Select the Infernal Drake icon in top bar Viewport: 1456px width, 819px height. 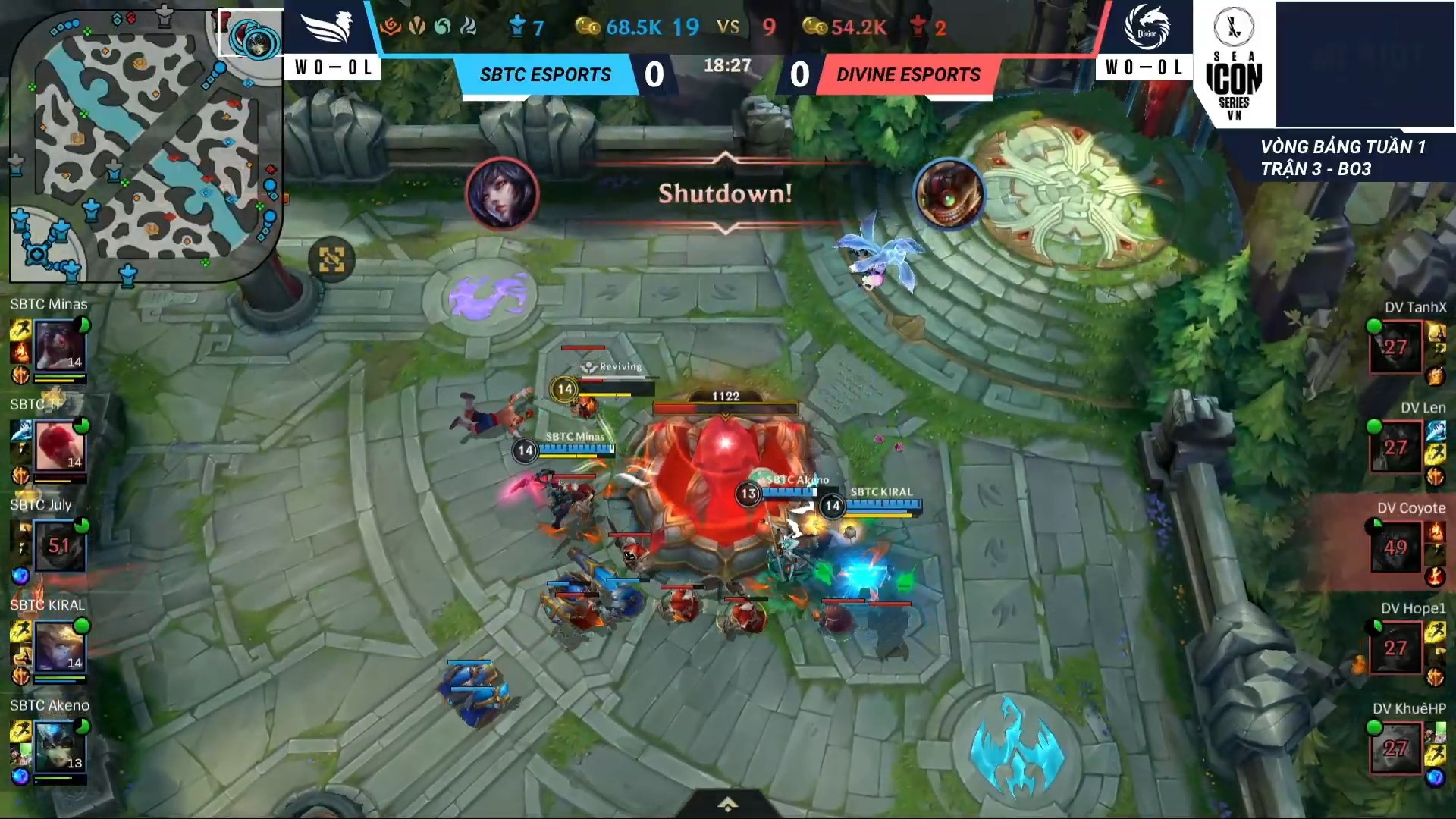pos(391,25)
